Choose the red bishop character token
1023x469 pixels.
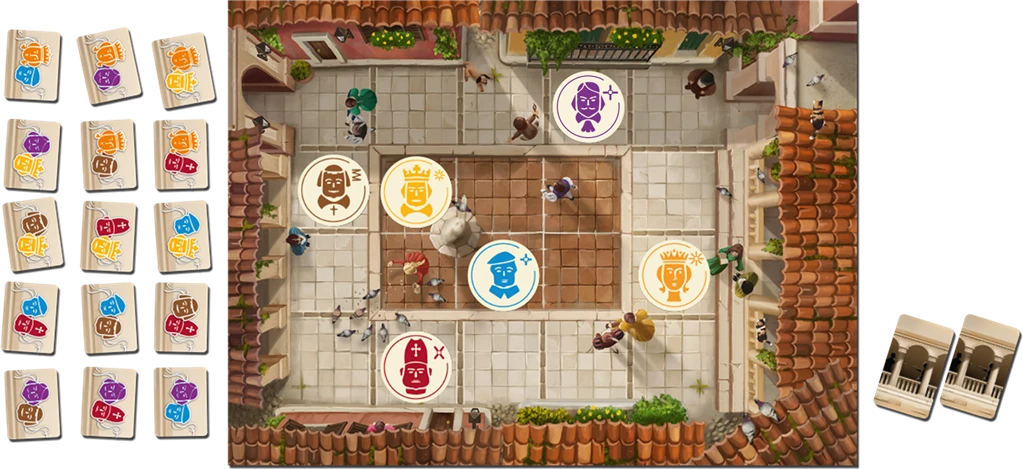[416, 366]
